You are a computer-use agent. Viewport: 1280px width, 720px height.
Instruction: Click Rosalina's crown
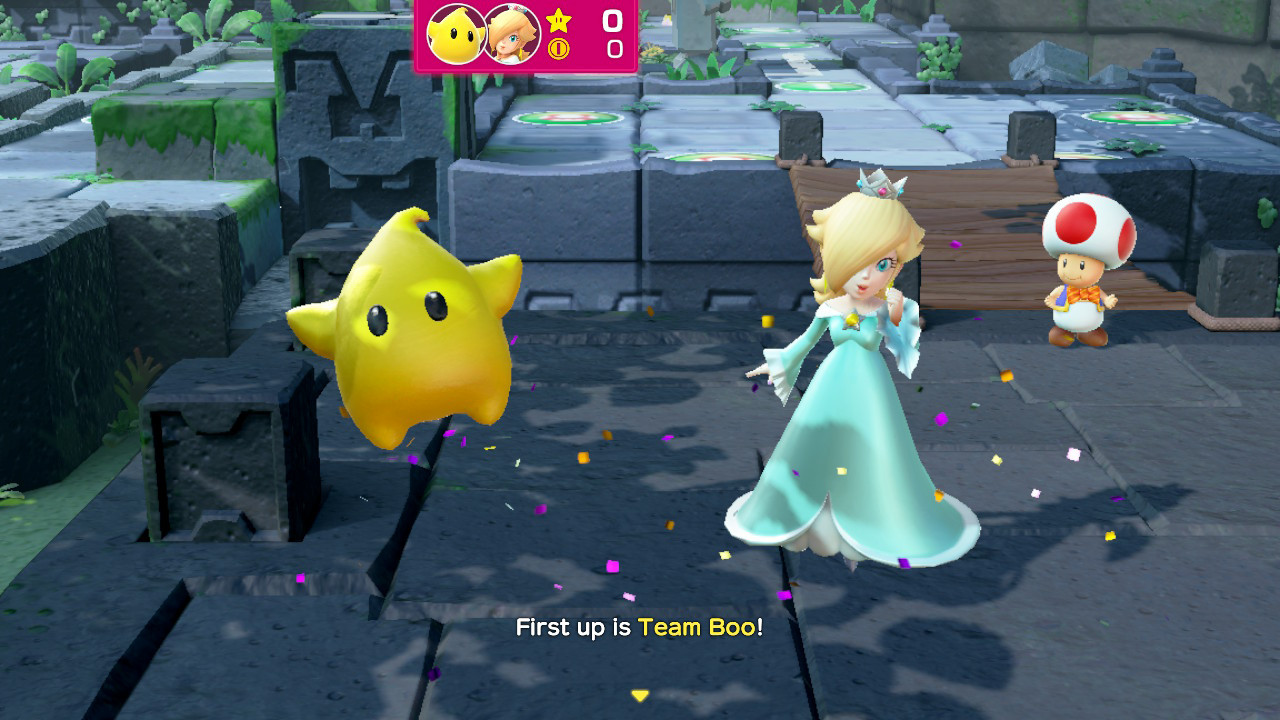coord(880,183)
